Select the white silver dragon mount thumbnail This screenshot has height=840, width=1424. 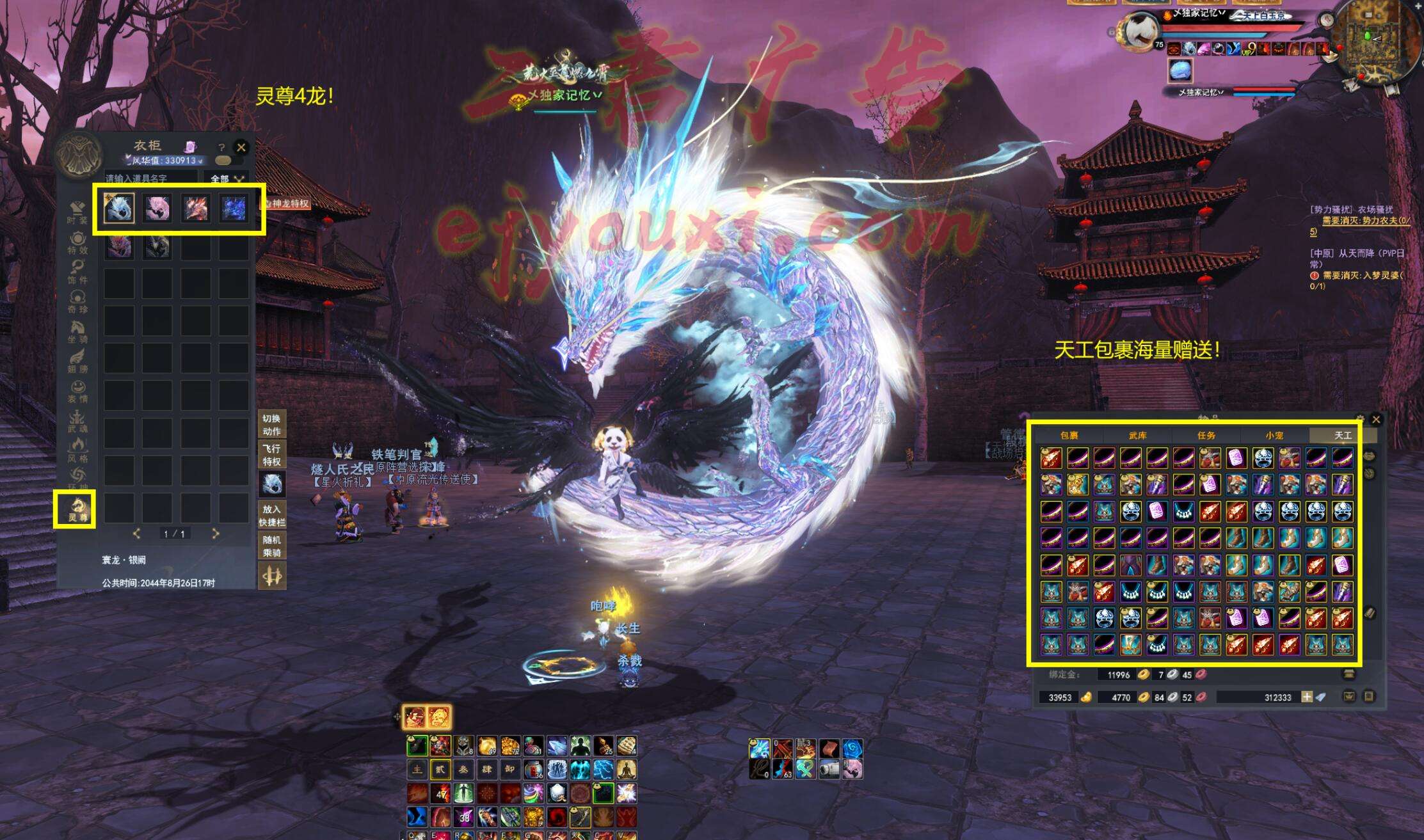(x=119, y=209)
